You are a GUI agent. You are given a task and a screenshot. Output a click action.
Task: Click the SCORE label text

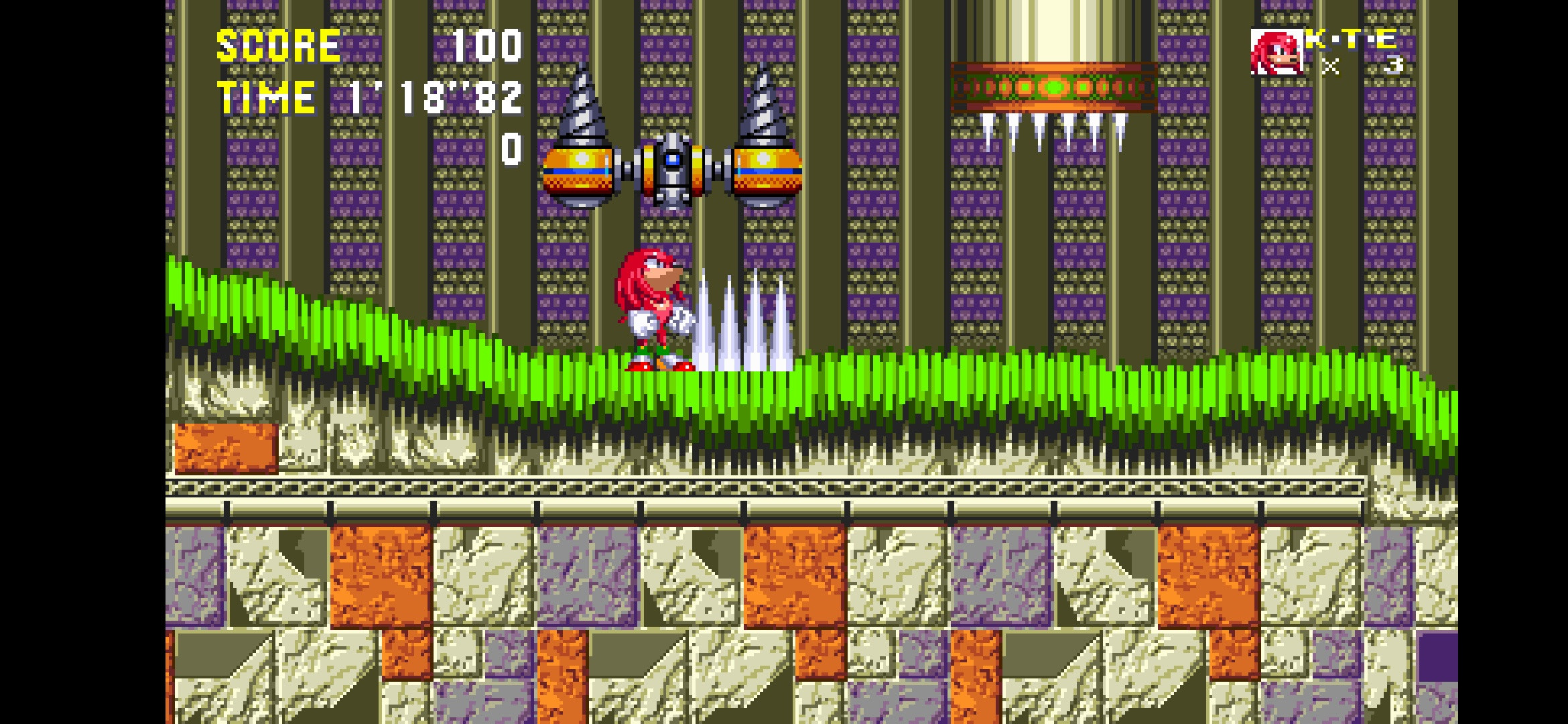point(278,47)
